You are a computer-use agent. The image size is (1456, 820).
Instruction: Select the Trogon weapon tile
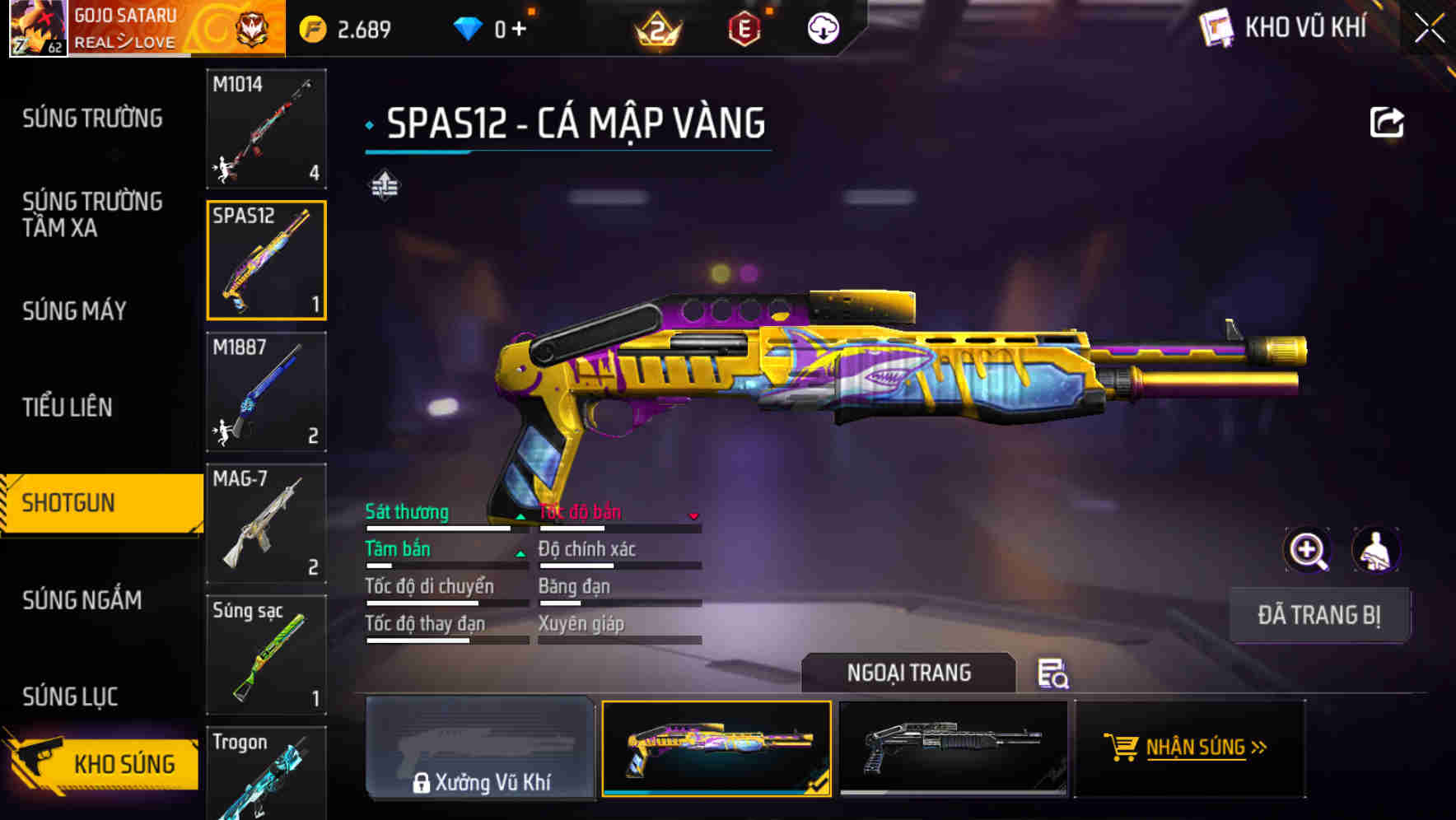266,774
